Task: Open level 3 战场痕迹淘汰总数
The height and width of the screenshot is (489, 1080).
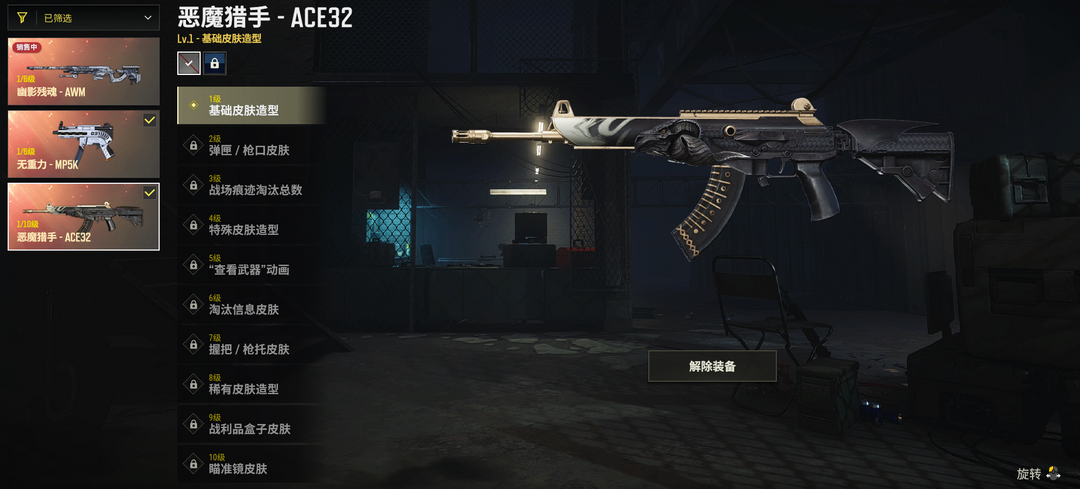Action: coord(251,185)
